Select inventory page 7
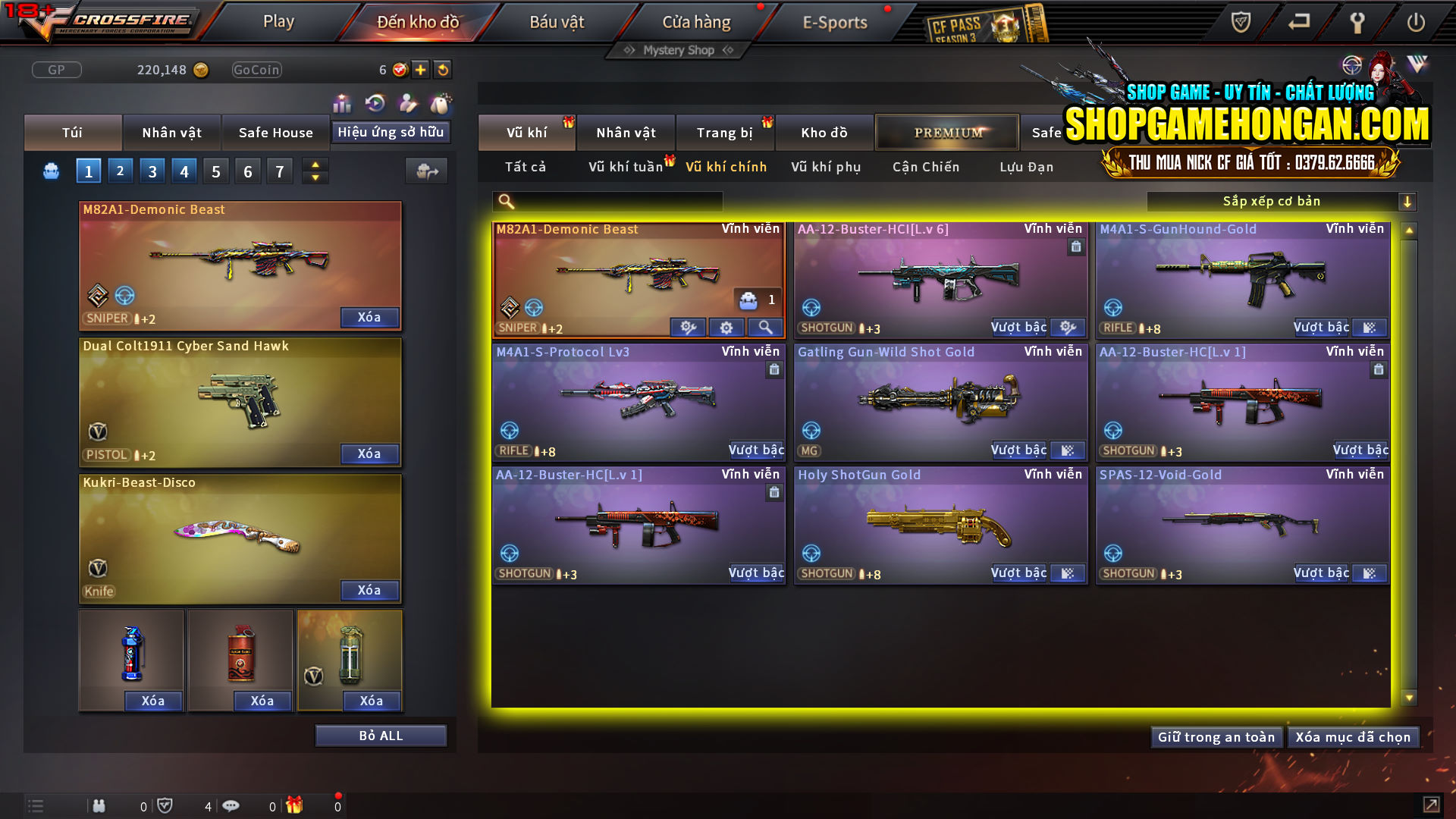 click(280, 170)
